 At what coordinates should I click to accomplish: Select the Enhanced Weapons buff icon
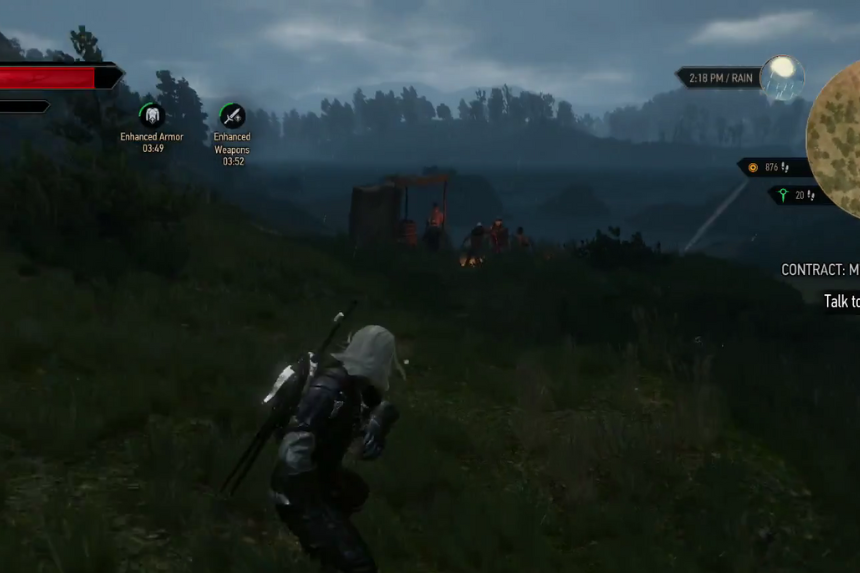tap(232, 116)
